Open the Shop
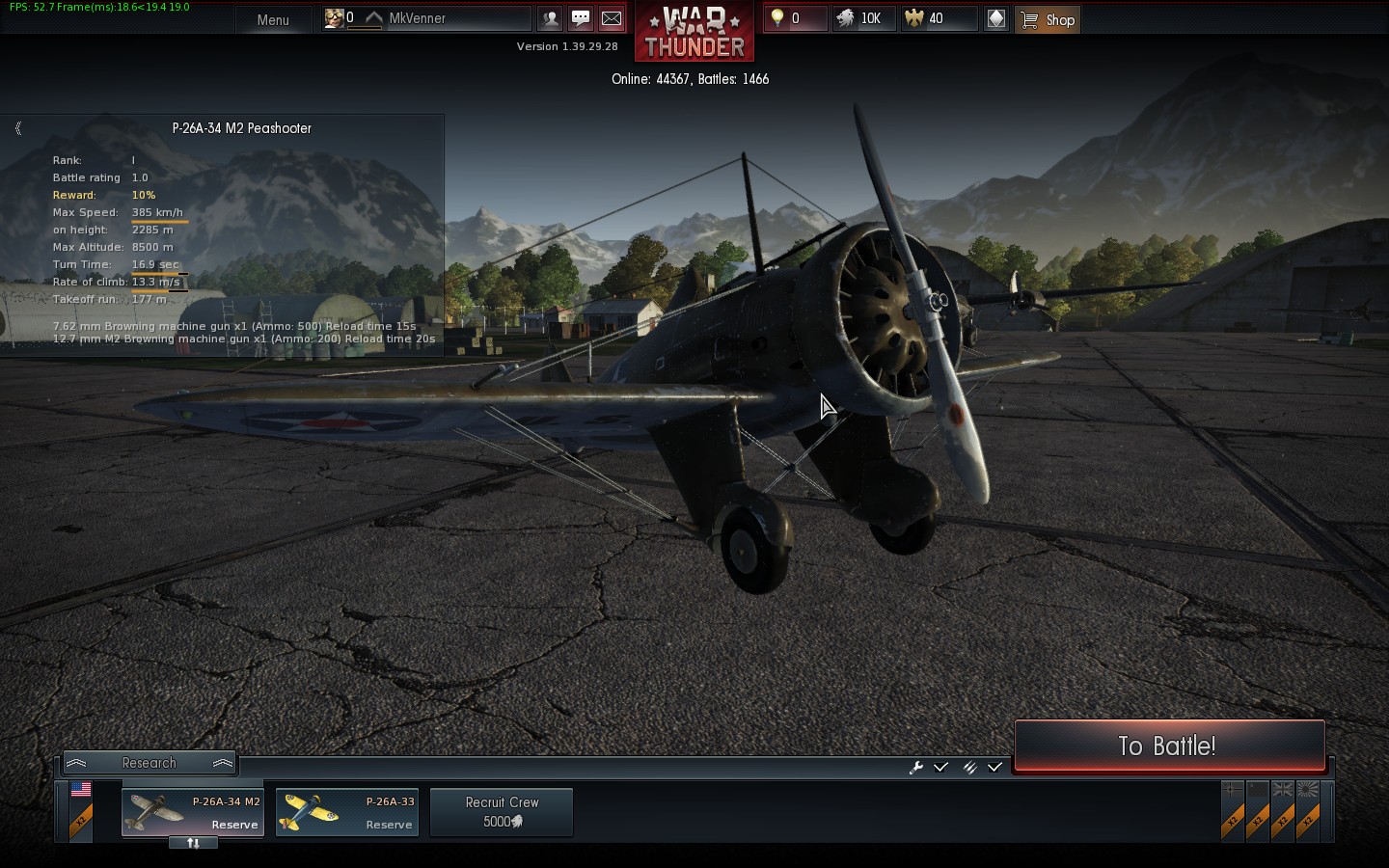 1048,19
